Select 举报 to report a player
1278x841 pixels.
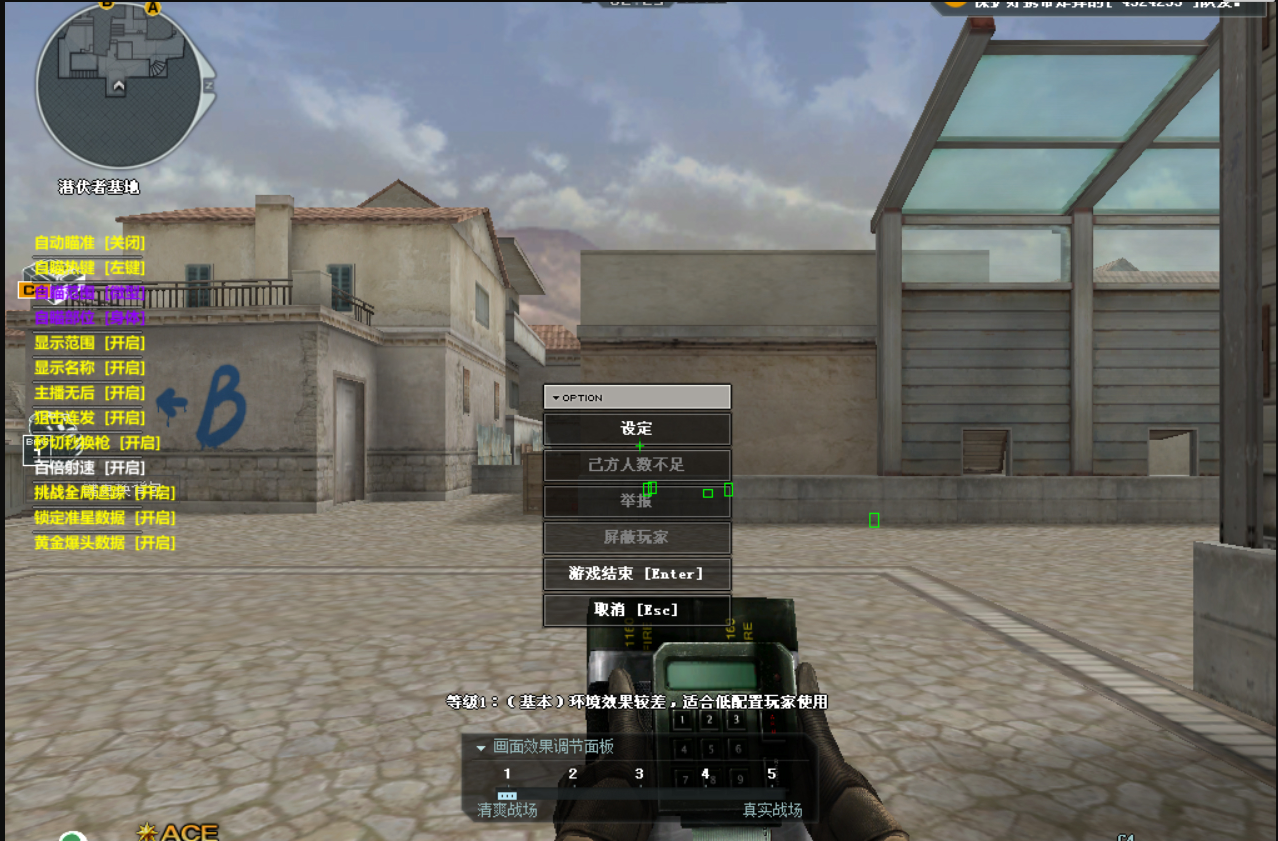point(637,501)
